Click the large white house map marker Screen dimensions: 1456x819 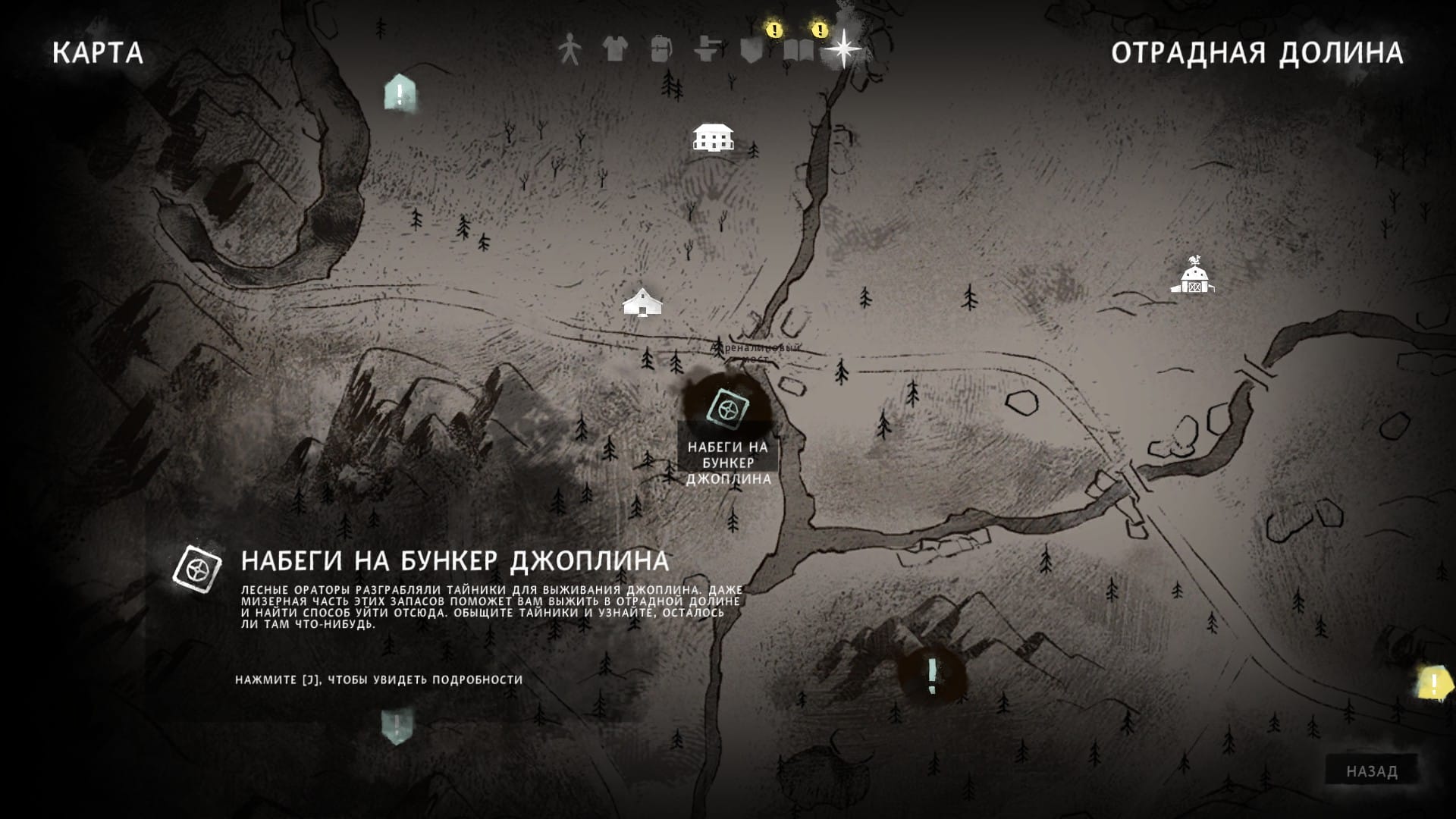(x=713, y=137)
